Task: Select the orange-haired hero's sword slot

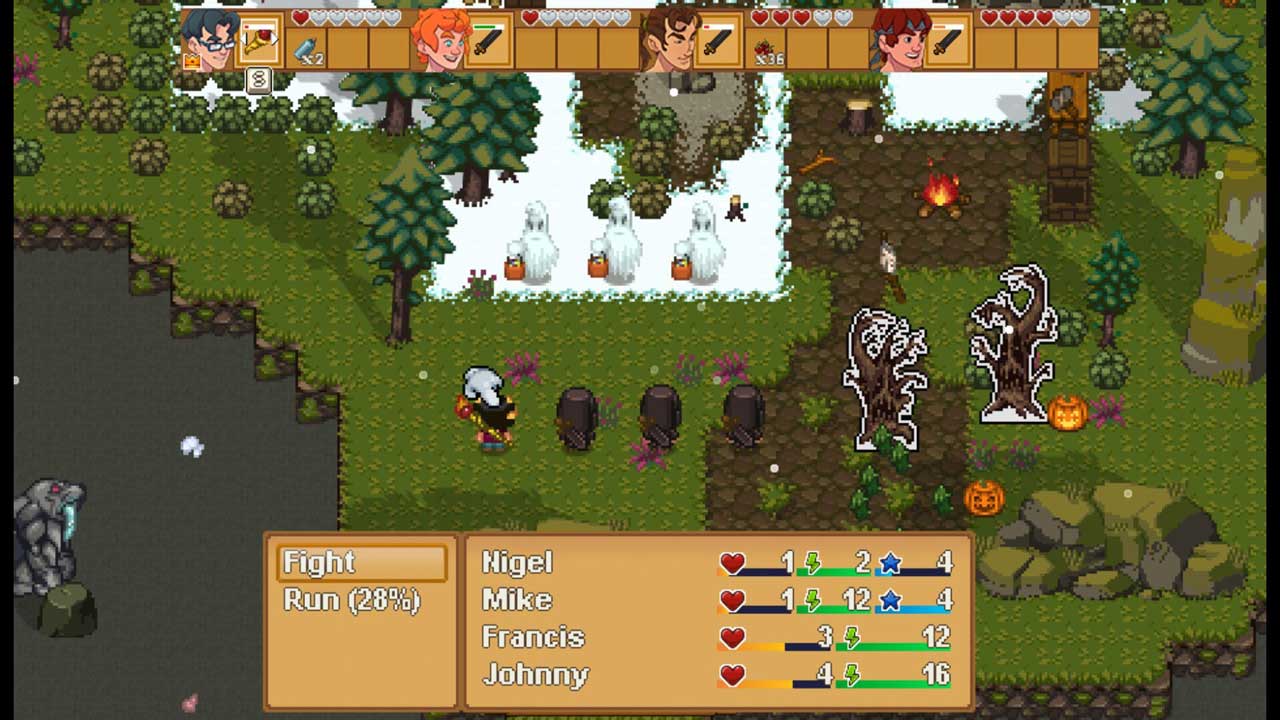Action: 489,41
